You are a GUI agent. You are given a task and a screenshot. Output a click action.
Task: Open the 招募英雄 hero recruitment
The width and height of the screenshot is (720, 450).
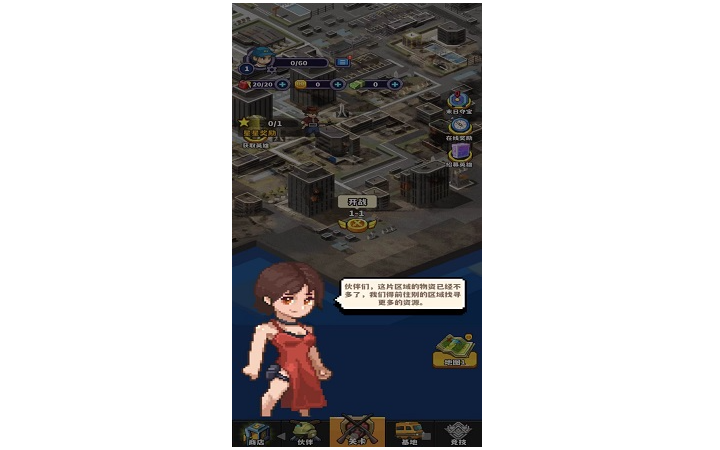point(459,154)
